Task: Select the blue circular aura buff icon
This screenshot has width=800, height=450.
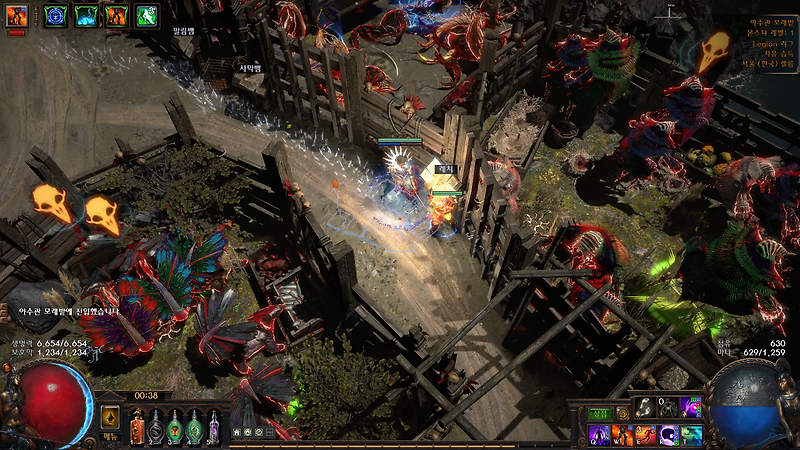Action: 55,16
